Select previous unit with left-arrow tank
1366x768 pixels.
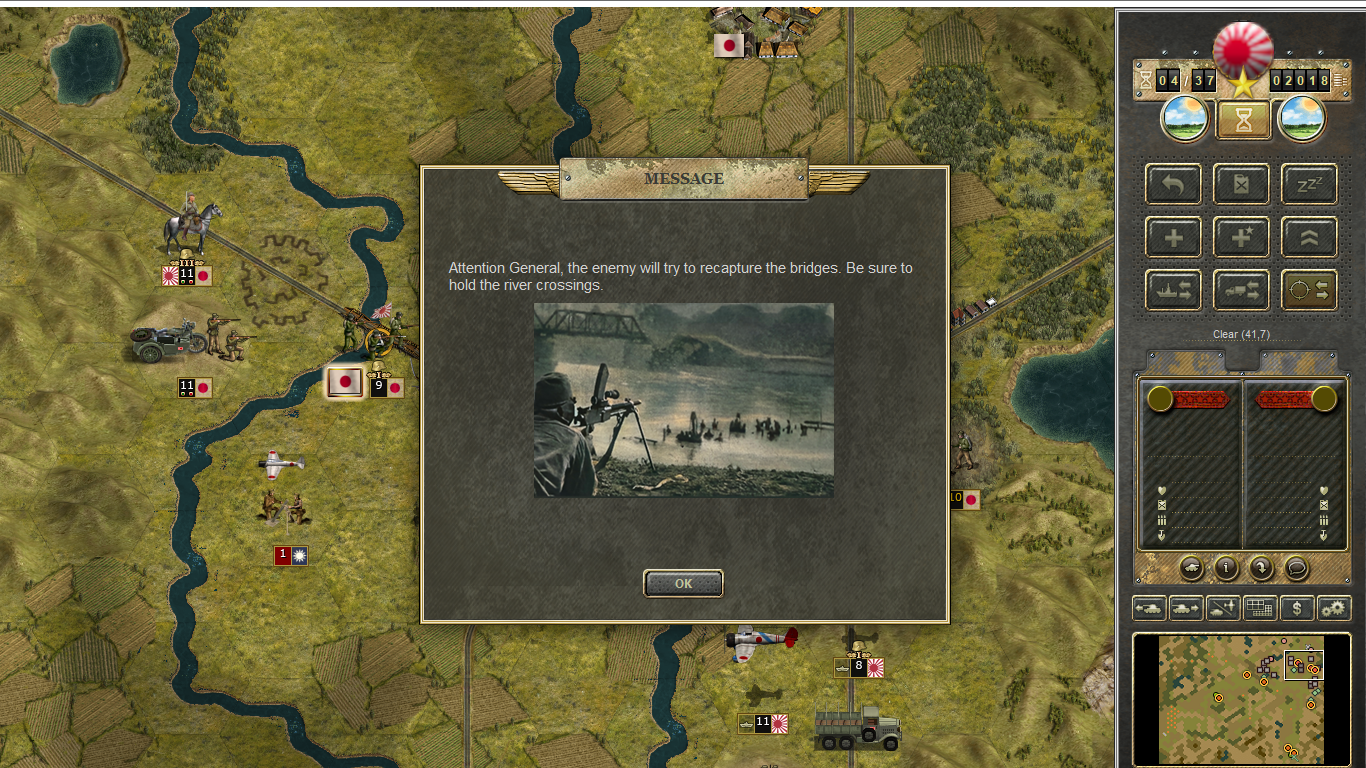click(1148, 607)
